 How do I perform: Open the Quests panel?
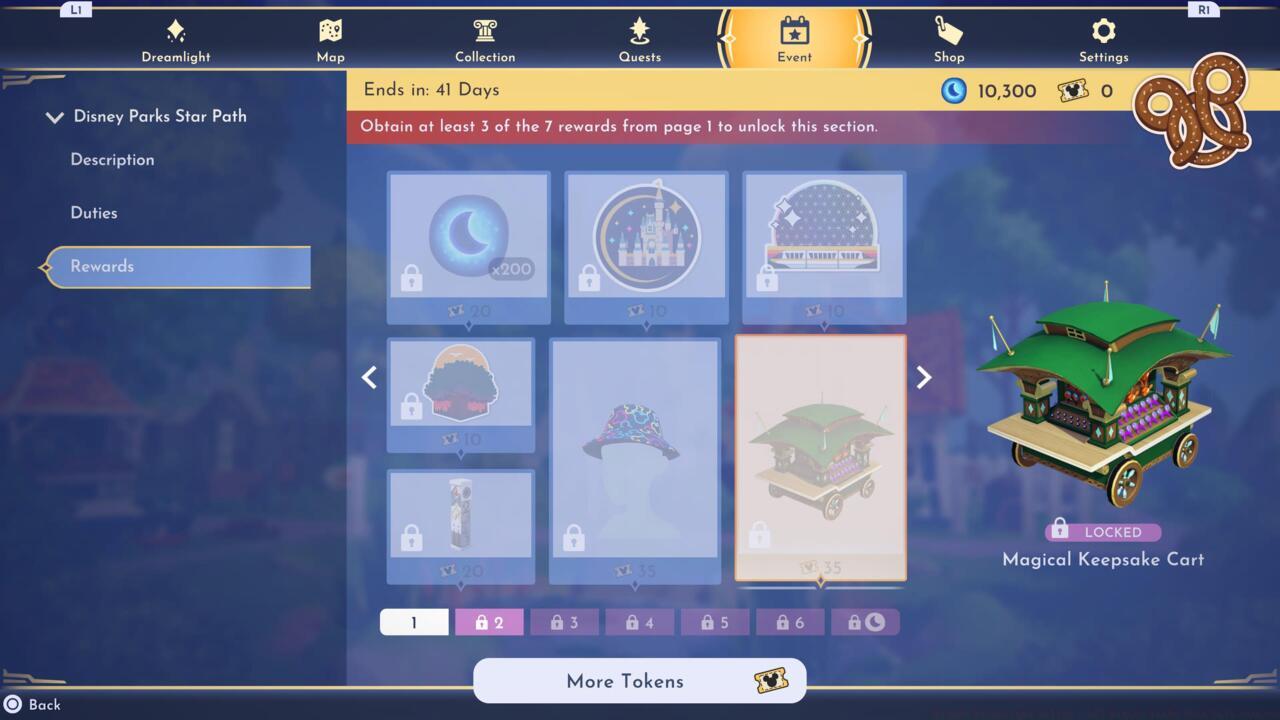click(640, 38)
